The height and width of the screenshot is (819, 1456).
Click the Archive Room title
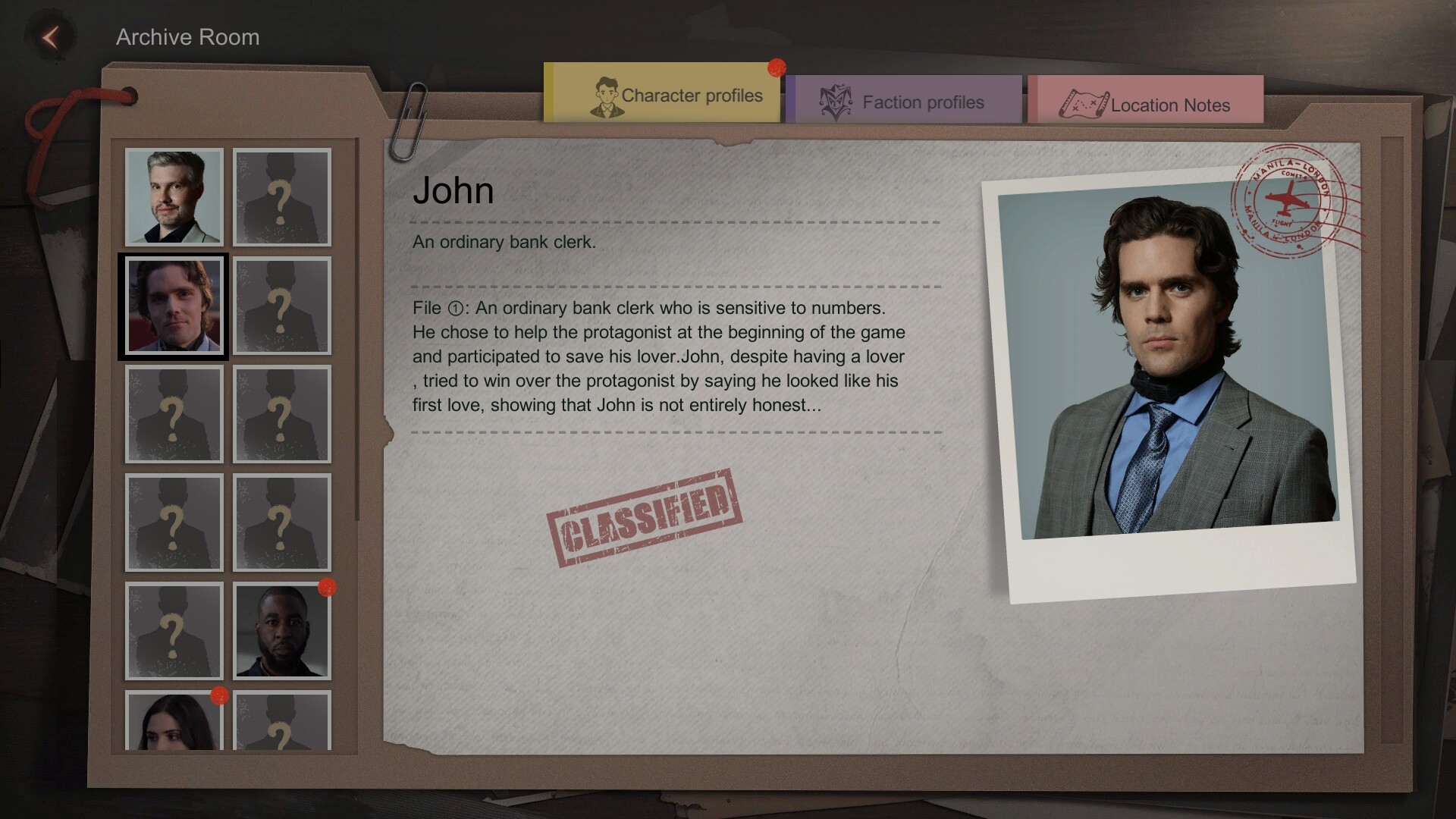[187, 36]
